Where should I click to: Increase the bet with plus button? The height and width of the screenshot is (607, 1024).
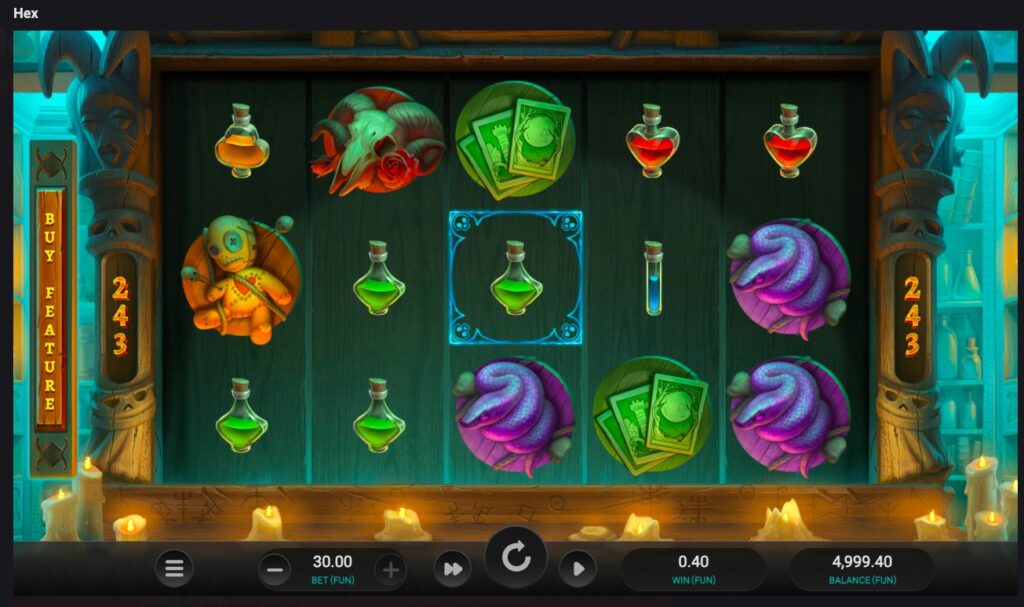pyautogui.click(x=390, y=570)
